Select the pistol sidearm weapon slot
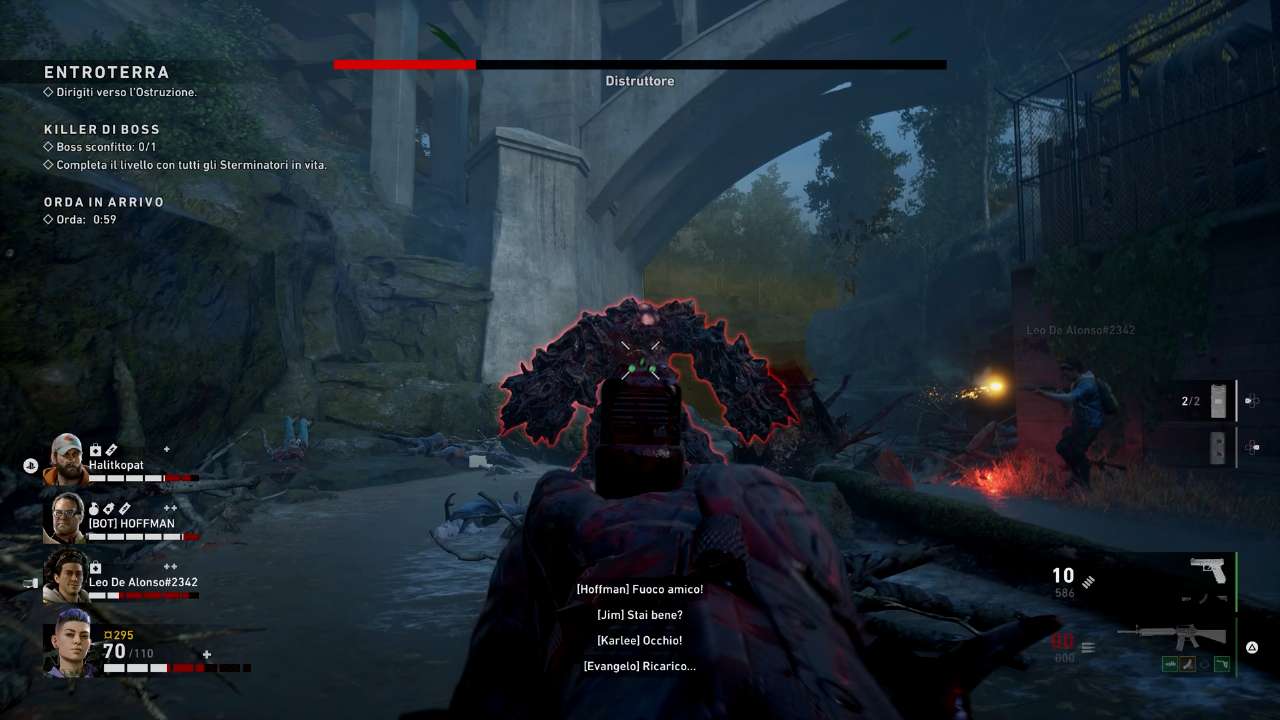 pos(1209,571)
